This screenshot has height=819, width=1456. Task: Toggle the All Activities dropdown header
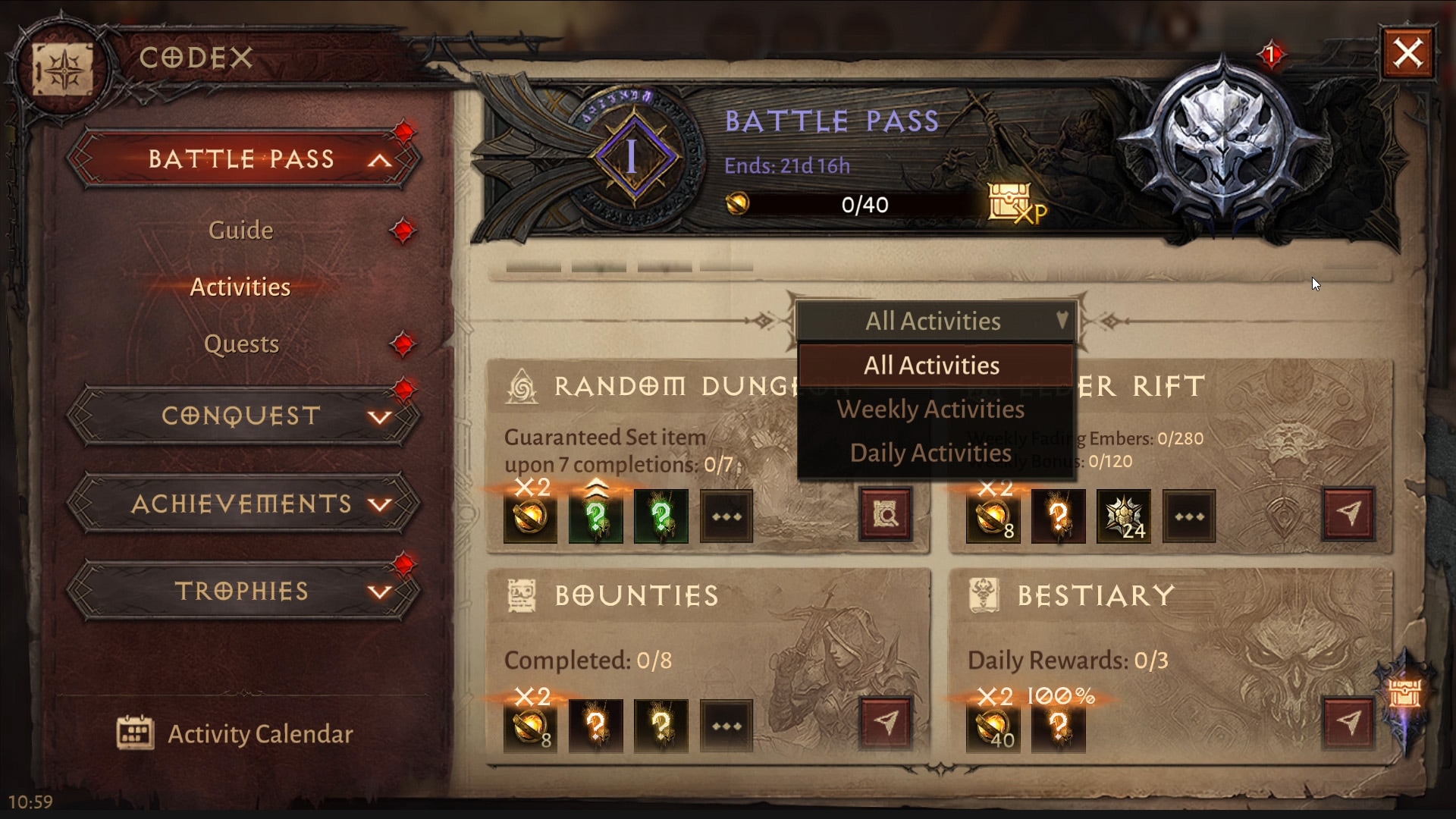935,322
